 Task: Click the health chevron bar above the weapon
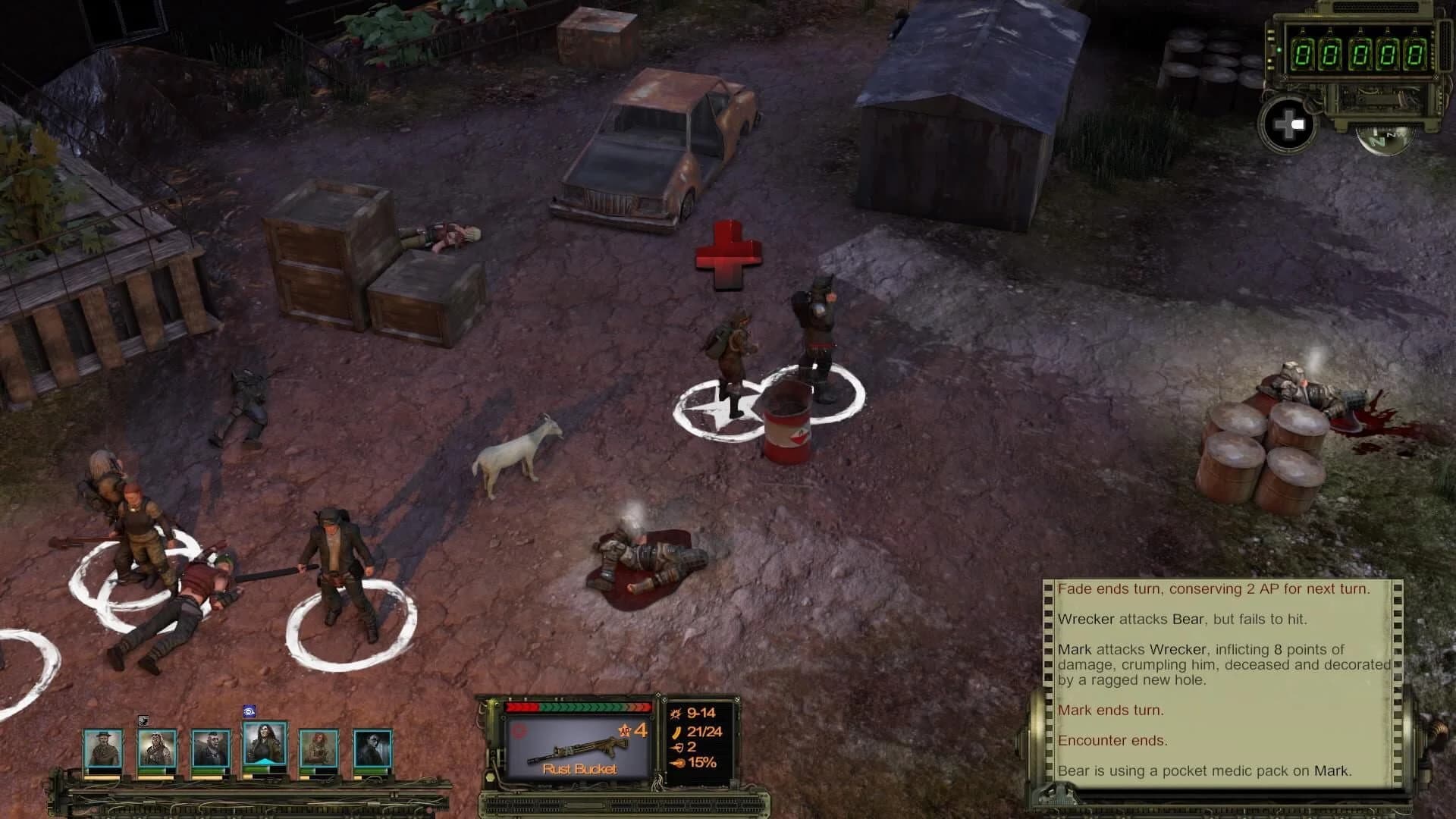click(577, 708)
